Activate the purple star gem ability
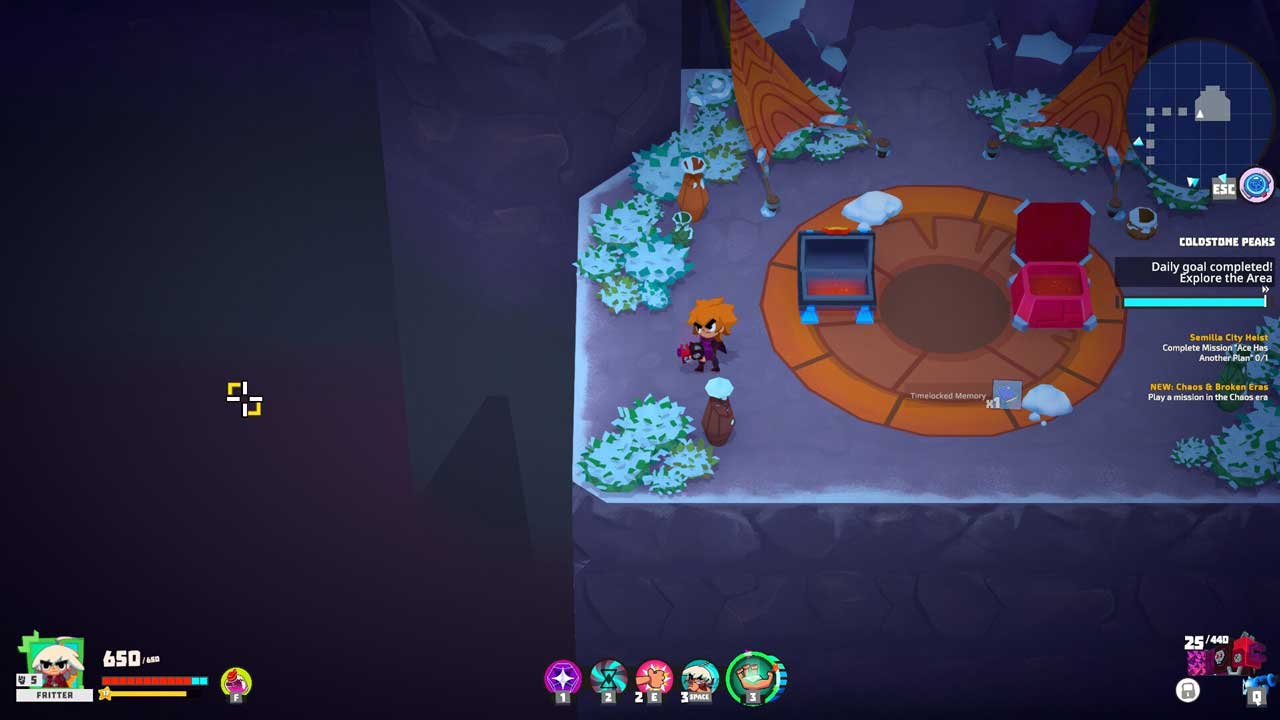1280x720 pixels. 562,678
